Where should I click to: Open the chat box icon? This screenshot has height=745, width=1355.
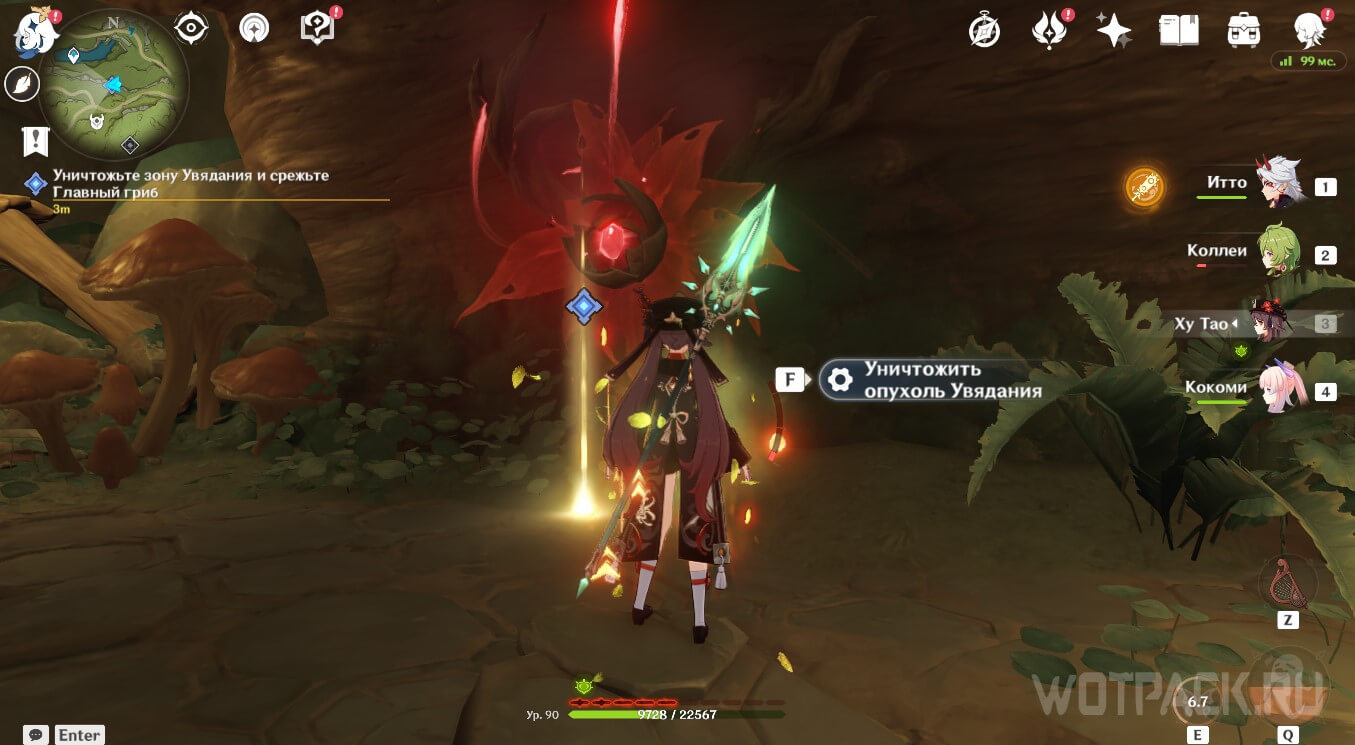[x=37, y=735]
